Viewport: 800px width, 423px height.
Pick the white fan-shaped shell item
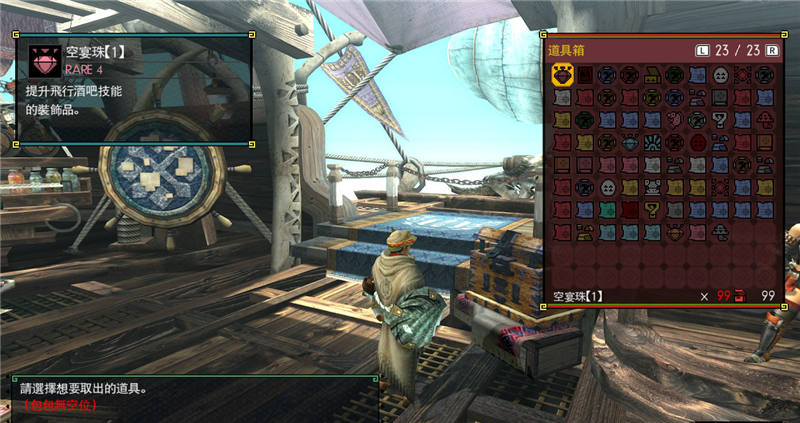652,142
